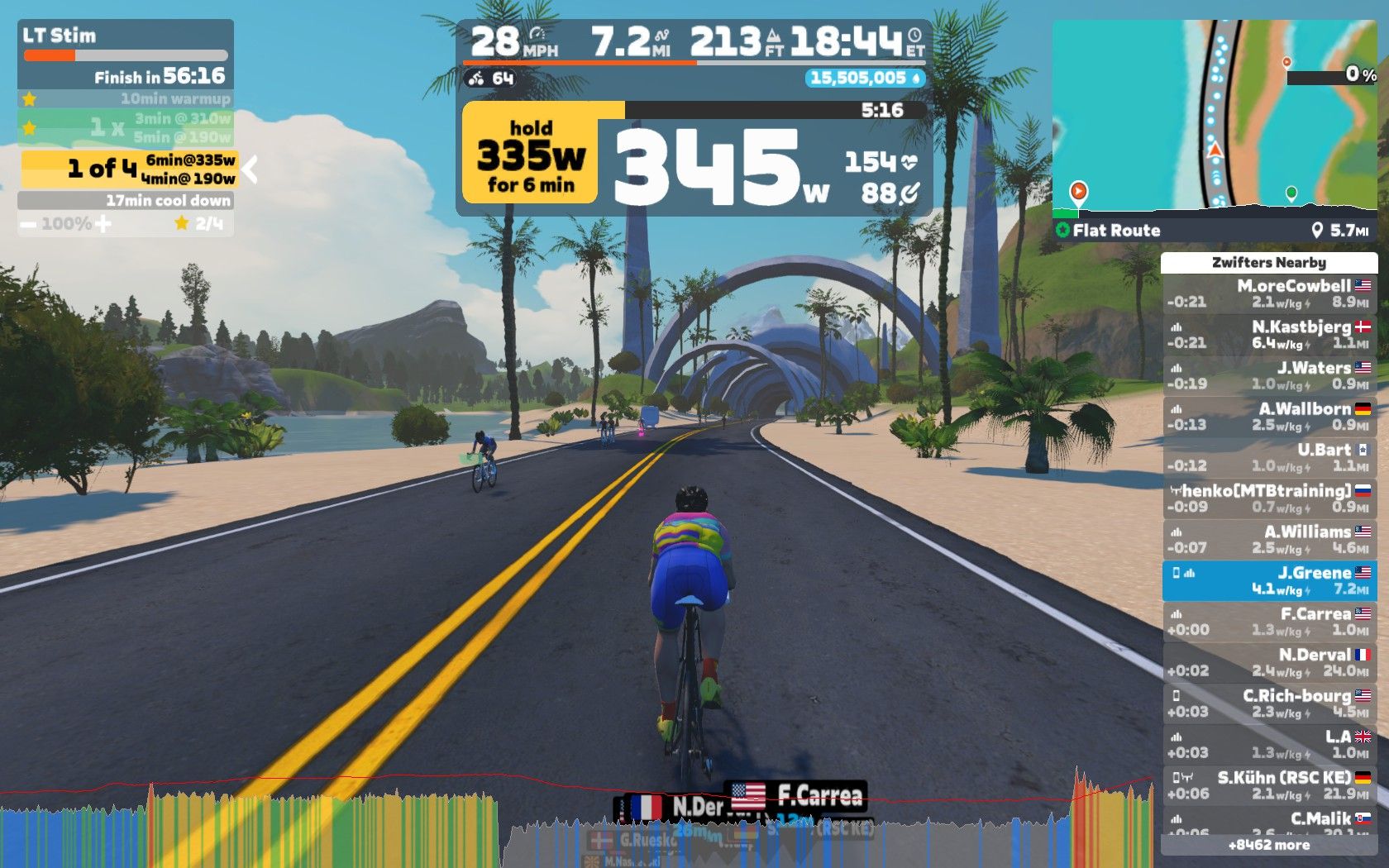
Task: Collapse workout panel with the white arrow
Action: pyautogui.click(x=250, y=169)
